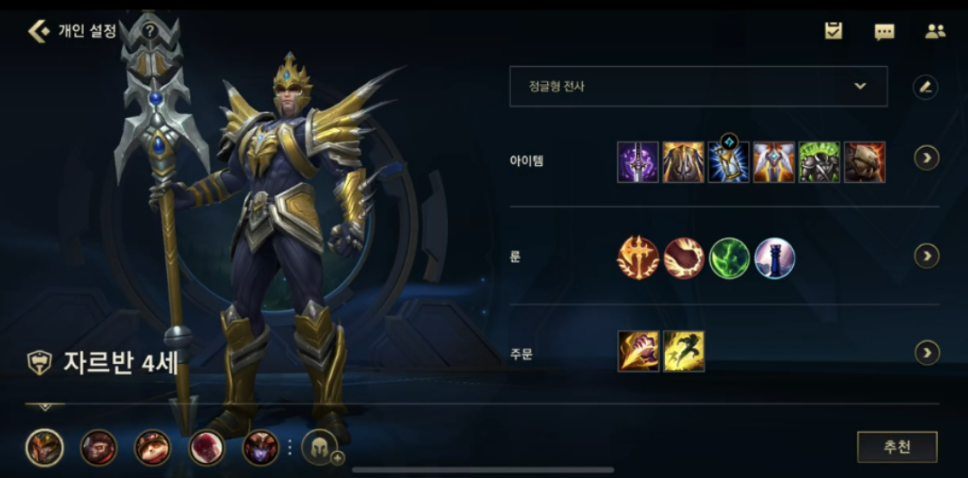Open the question mark help icon
The width and height of the screenshot is (968, 478).
[x=150, y=31]
